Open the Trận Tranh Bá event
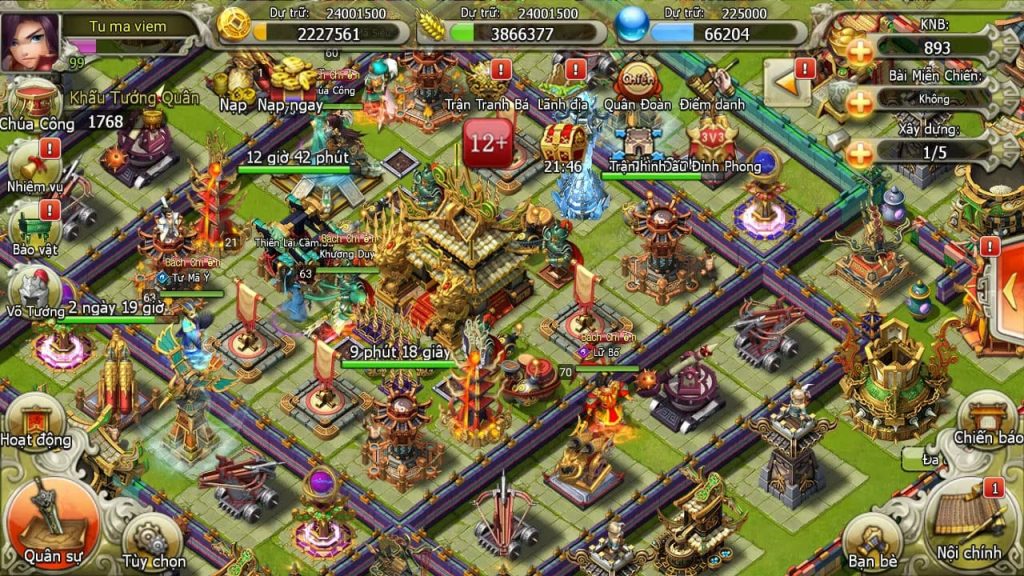1024x576 pixels. click(x=485, y=83)
